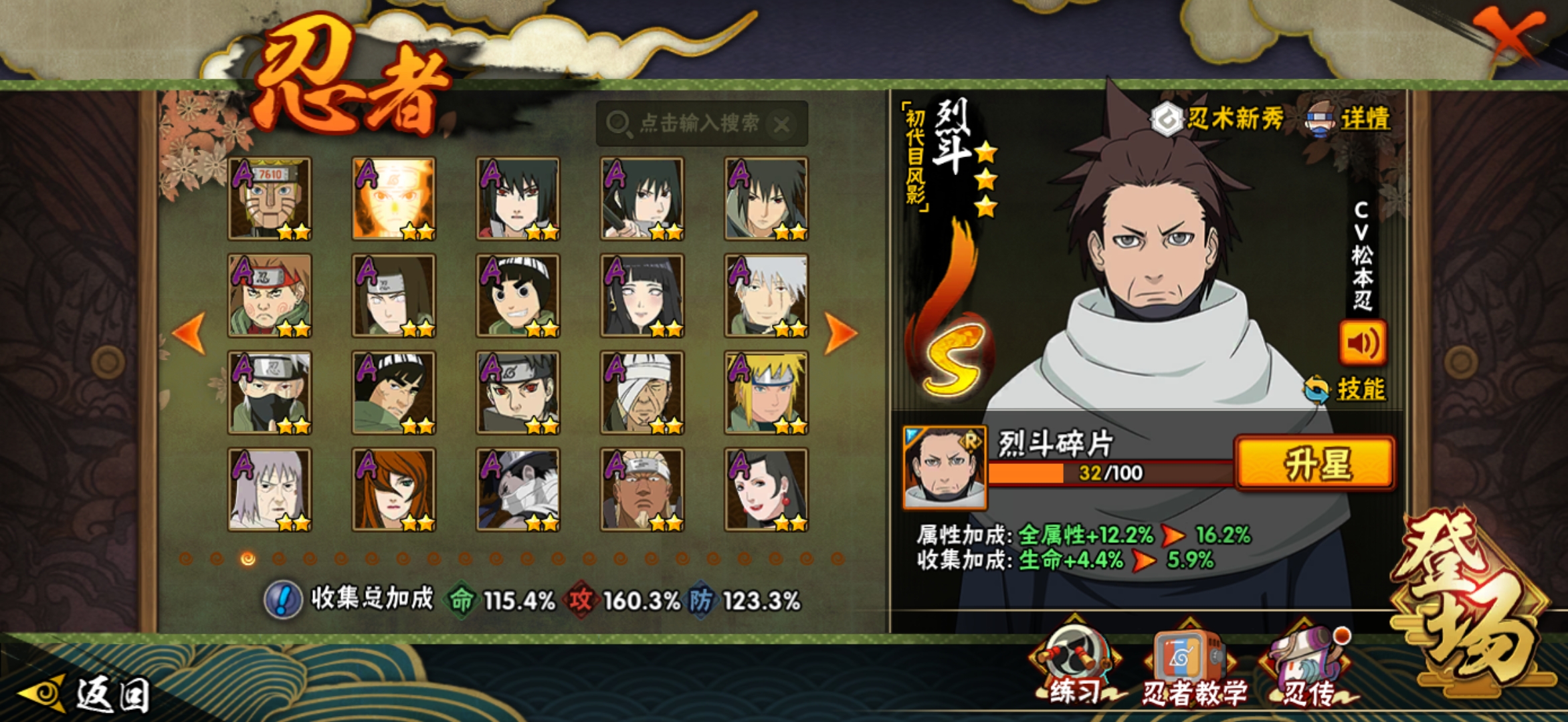Open the 详情 details link

(1350, 120)
